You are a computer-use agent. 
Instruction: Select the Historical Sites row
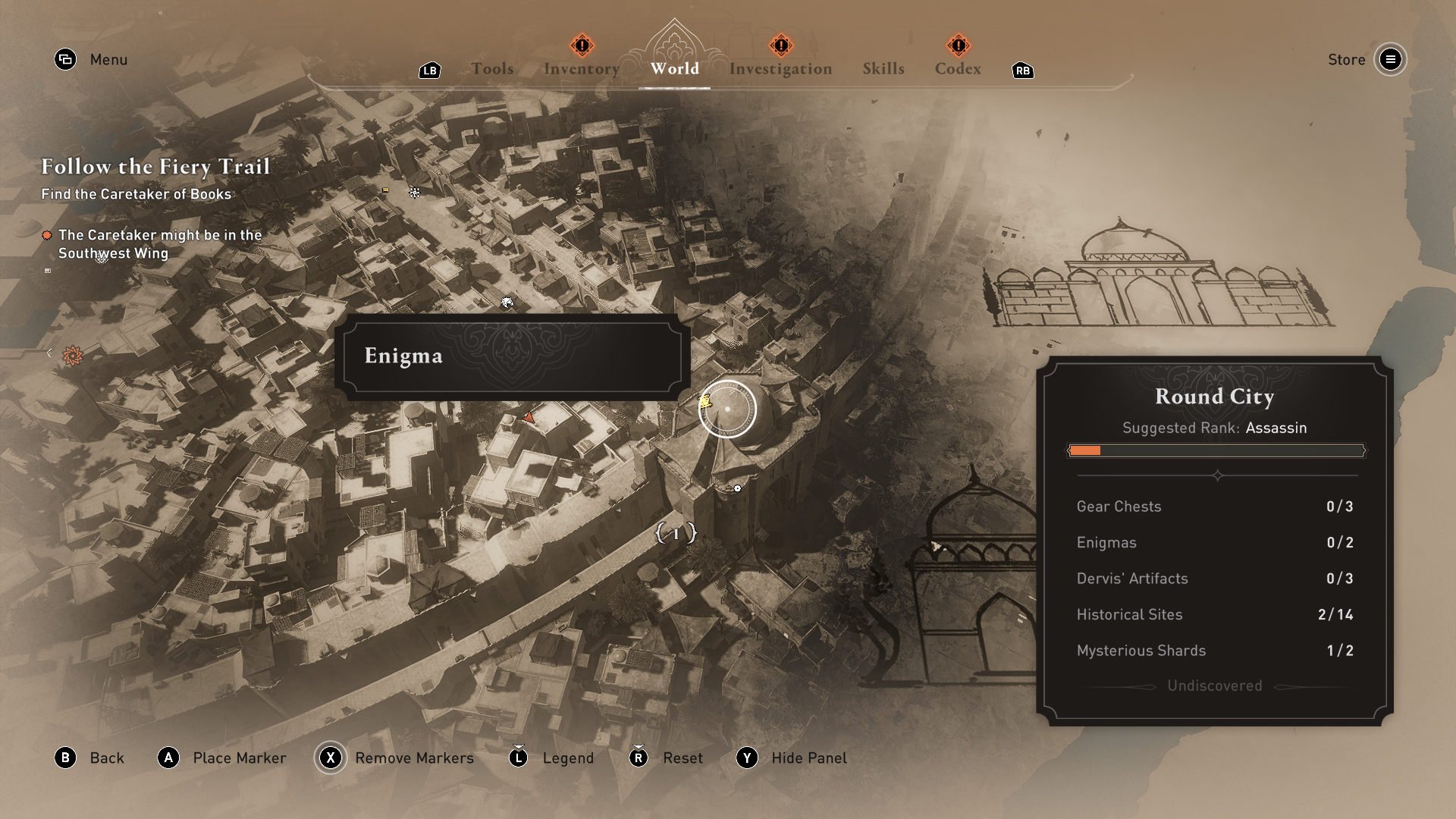pos(1215,614)
